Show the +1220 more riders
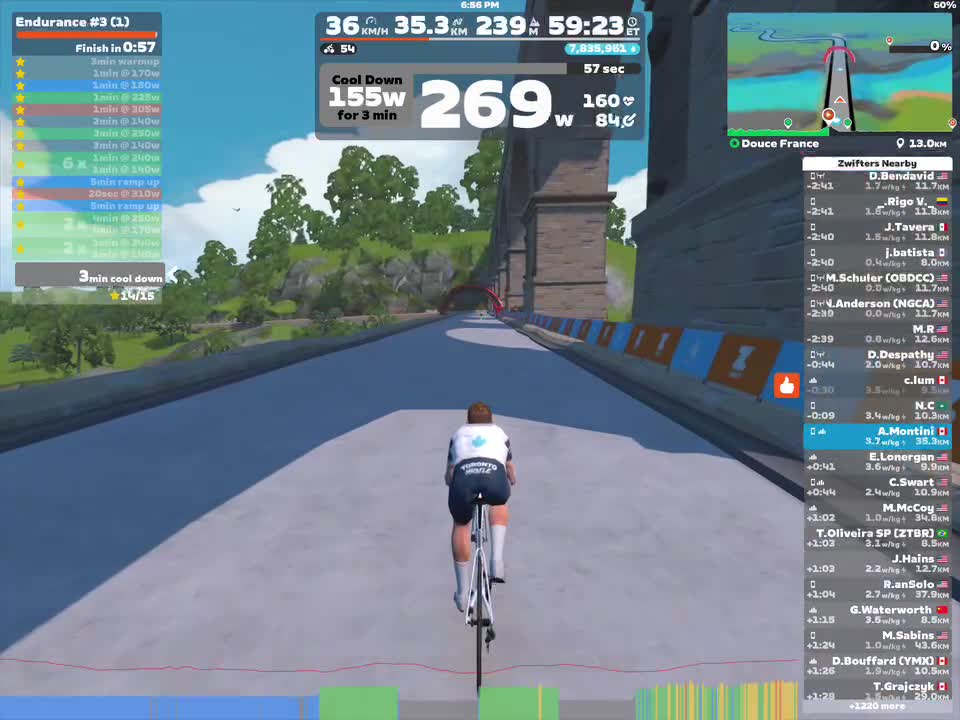The height and width of the screenshot is (720, 960). tap(877, 706)
